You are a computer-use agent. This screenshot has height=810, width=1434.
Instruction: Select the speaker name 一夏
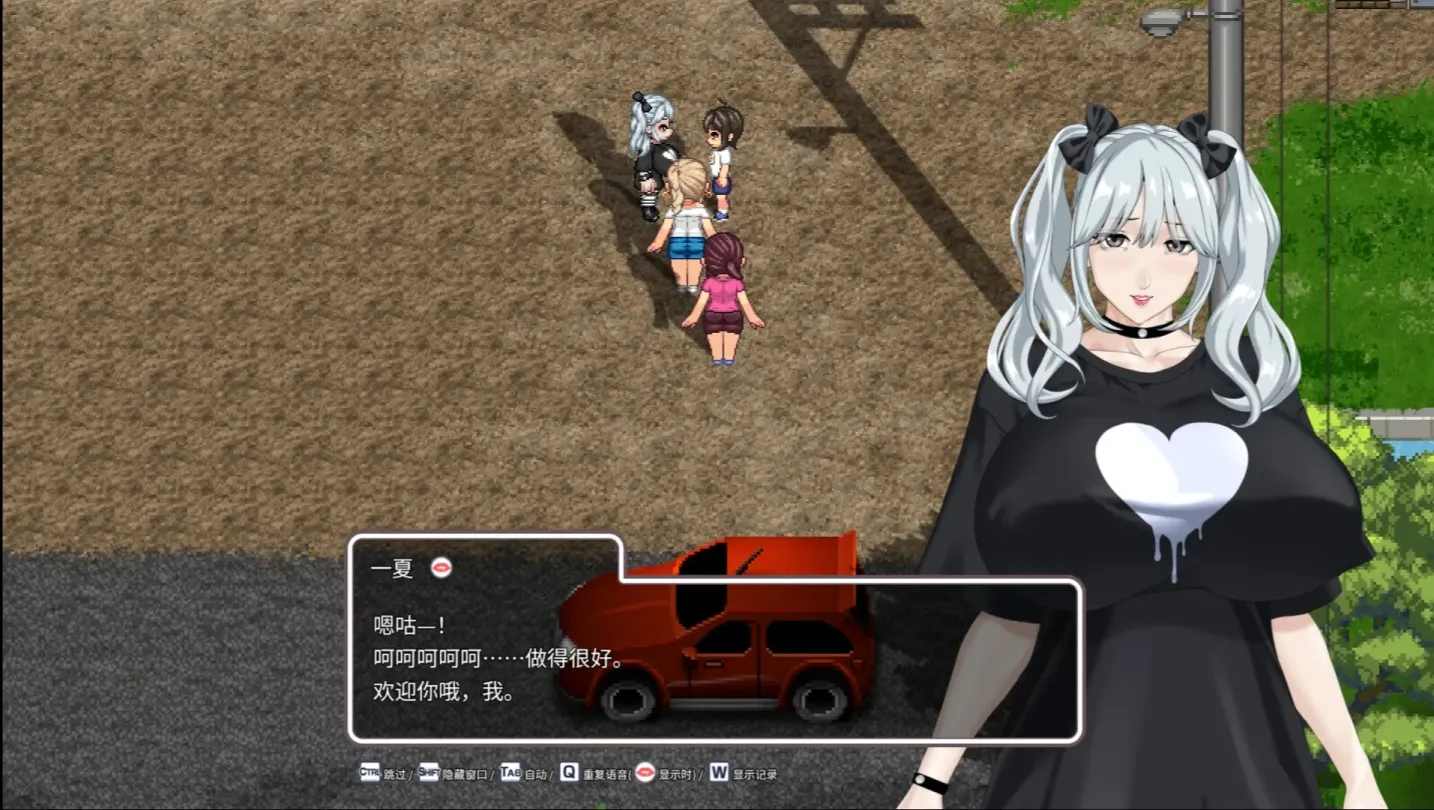pyautogui.click(x=392, y=568)
